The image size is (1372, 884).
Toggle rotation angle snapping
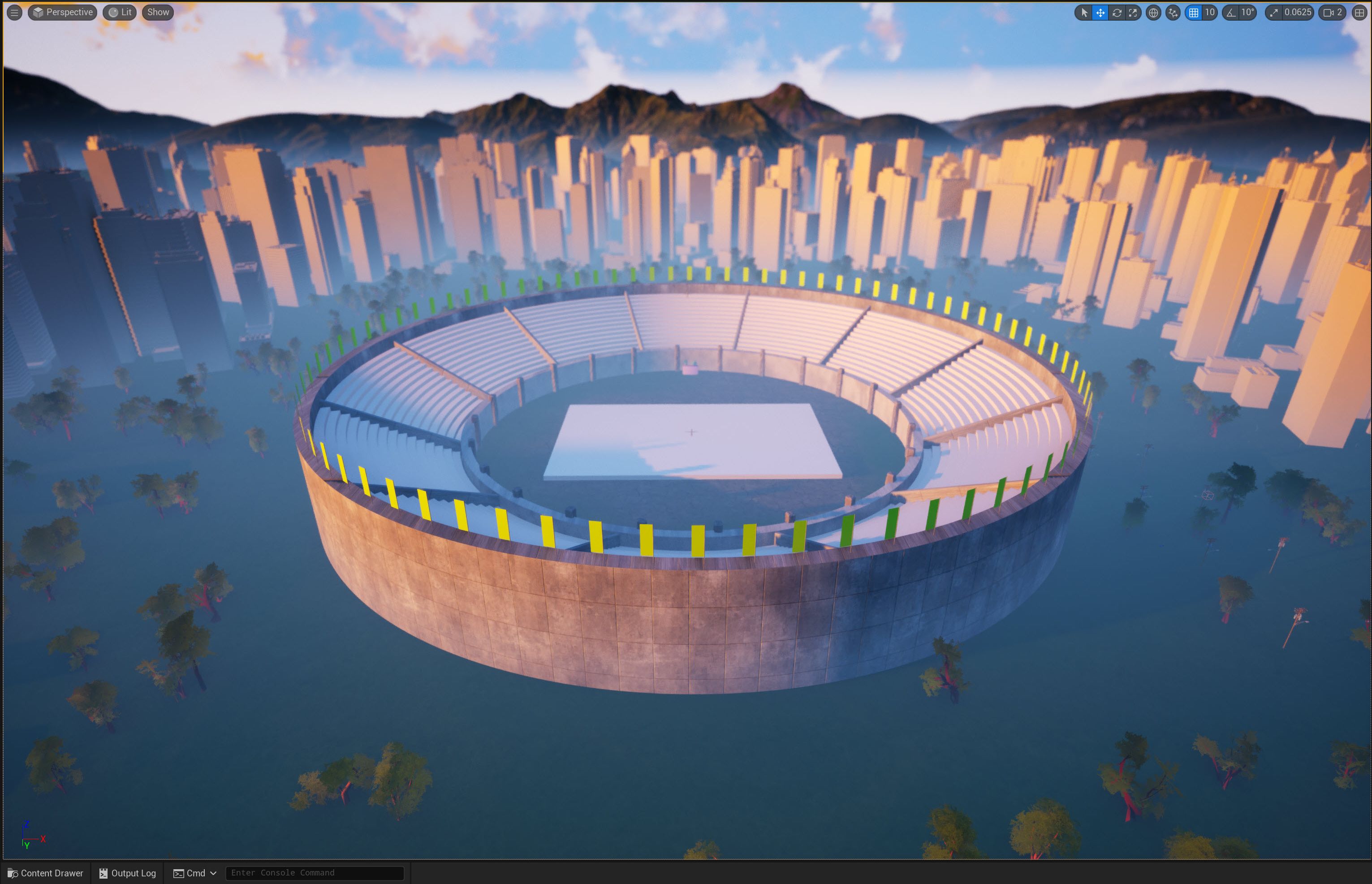tap(1230, 12)
